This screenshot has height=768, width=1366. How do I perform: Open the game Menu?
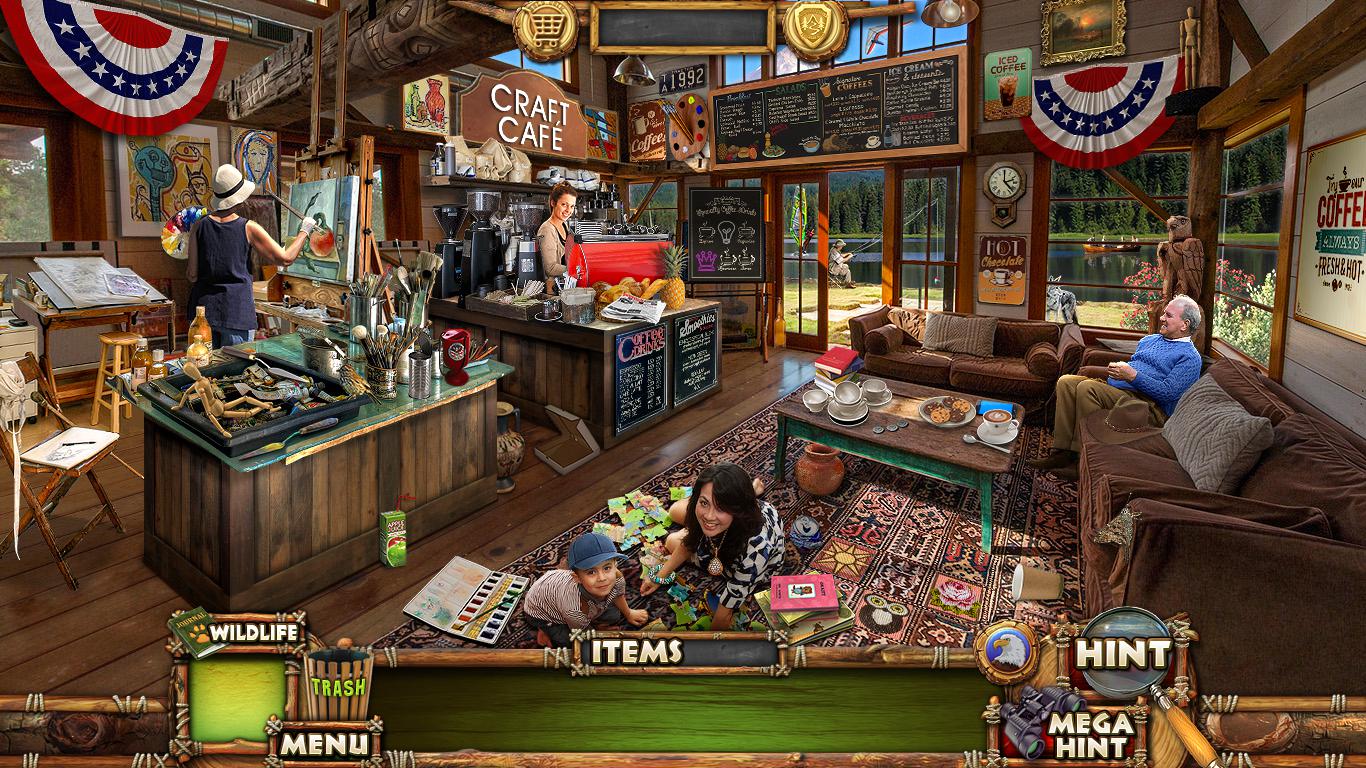click(324, 743)
